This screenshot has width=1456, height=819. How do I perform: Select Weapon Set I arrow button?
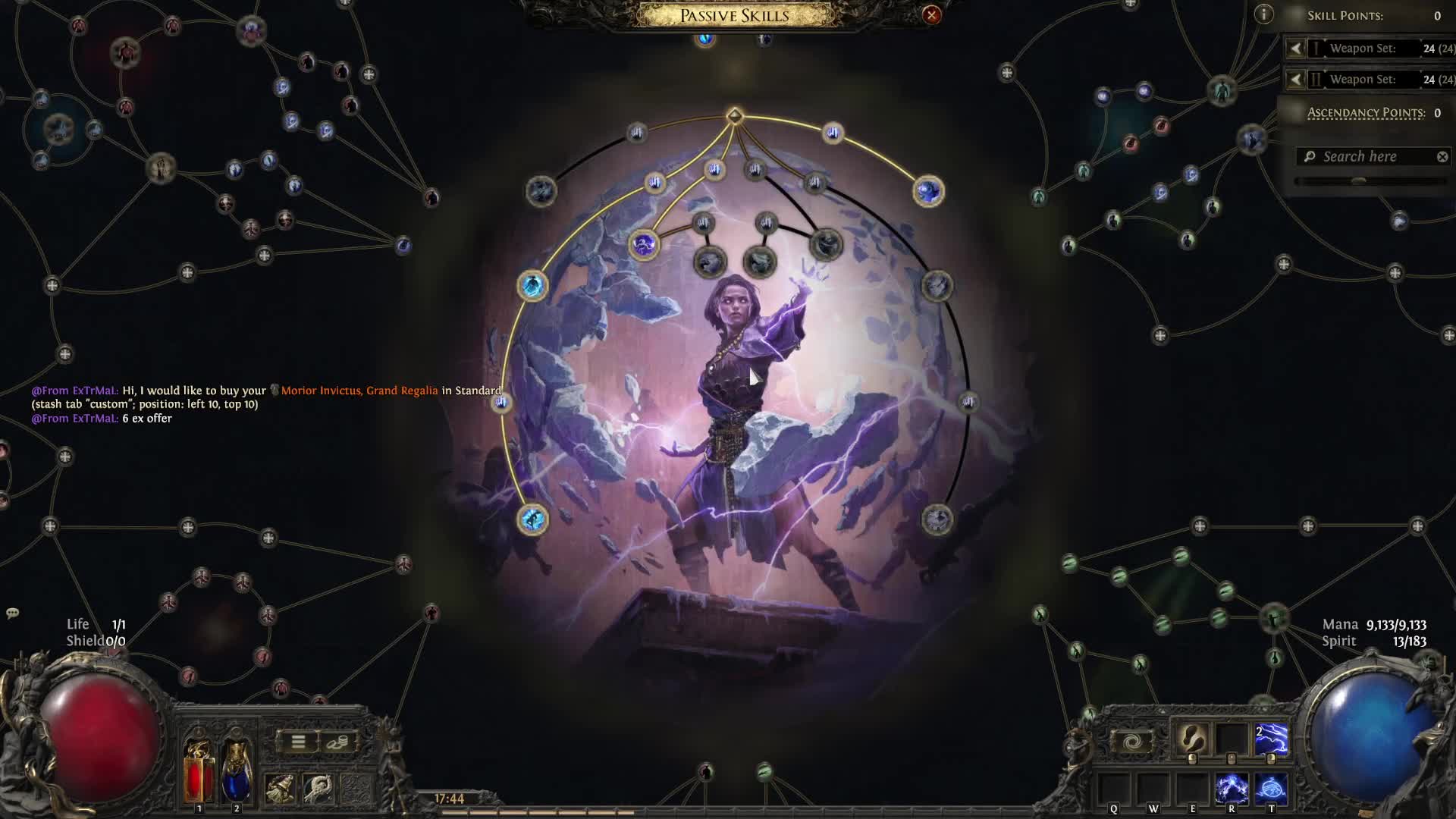[x=1296, y=49]
